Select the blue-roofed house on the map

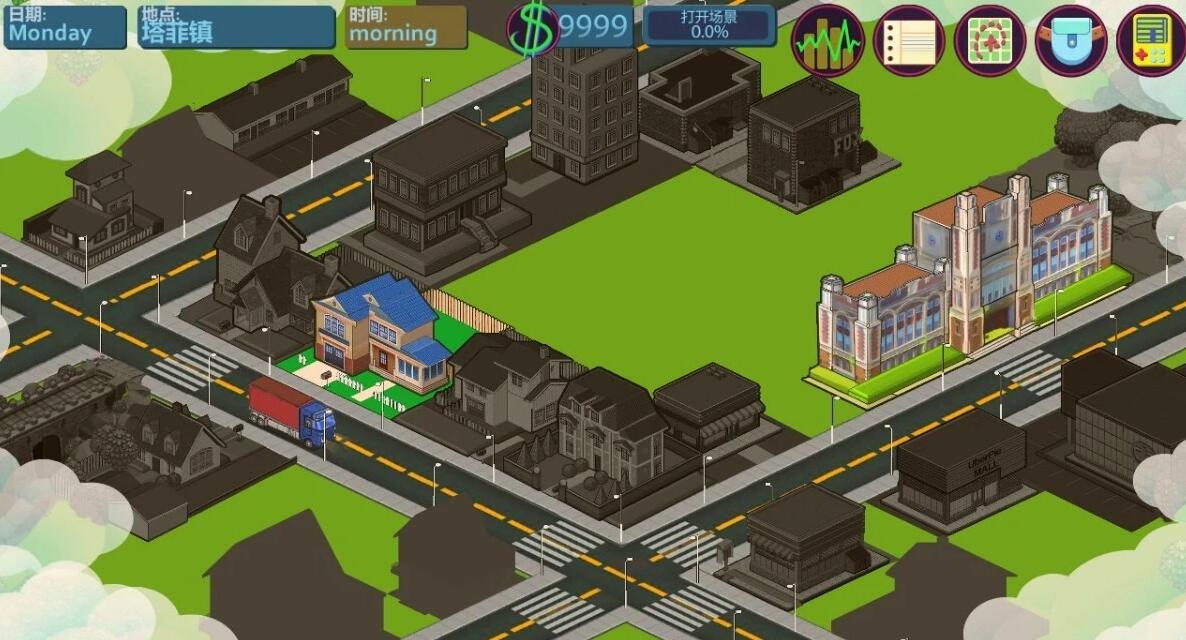click(380, 335)
